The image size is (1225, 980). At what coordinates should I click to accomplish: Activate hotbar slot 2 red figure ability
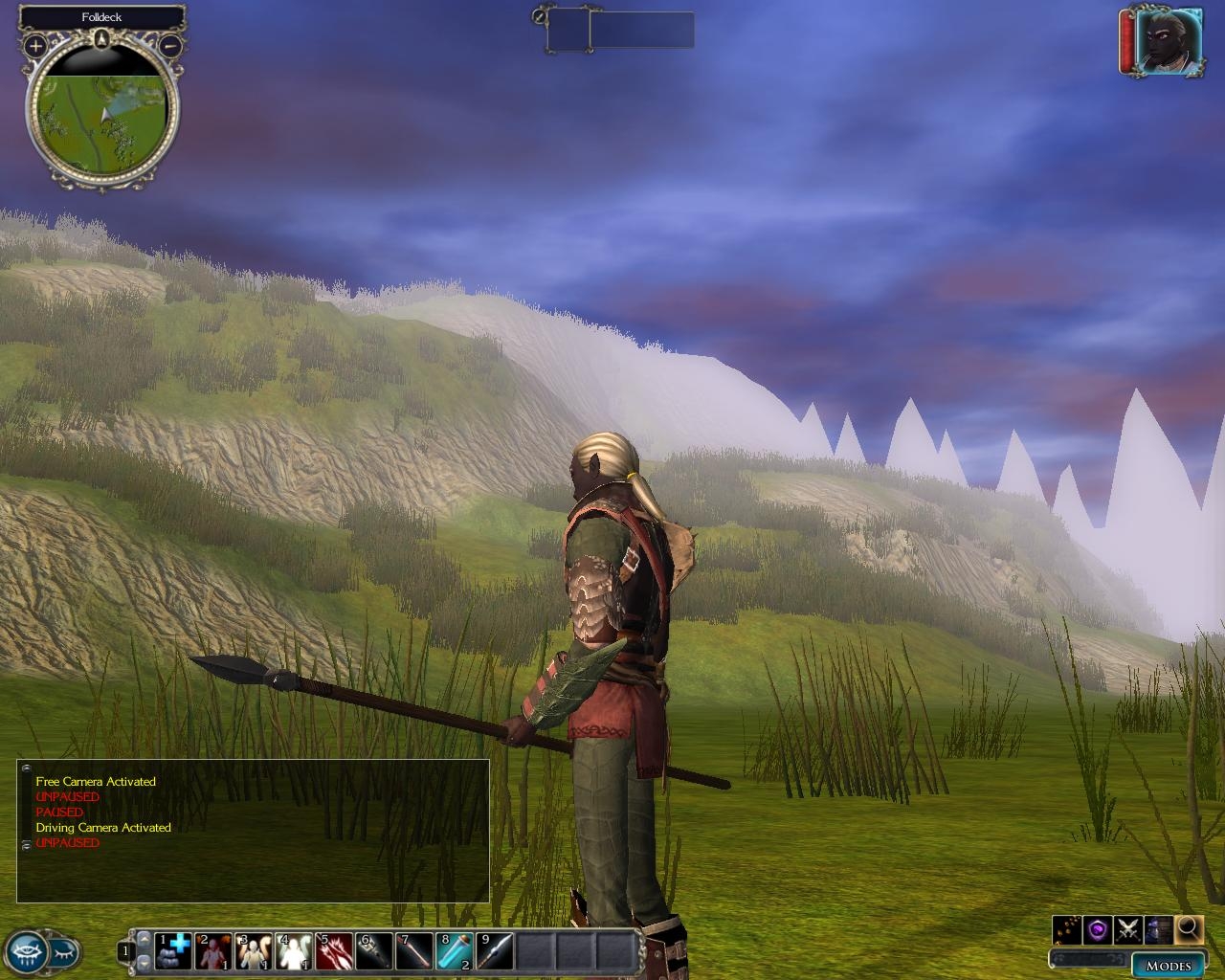click(x=214, y=951)
